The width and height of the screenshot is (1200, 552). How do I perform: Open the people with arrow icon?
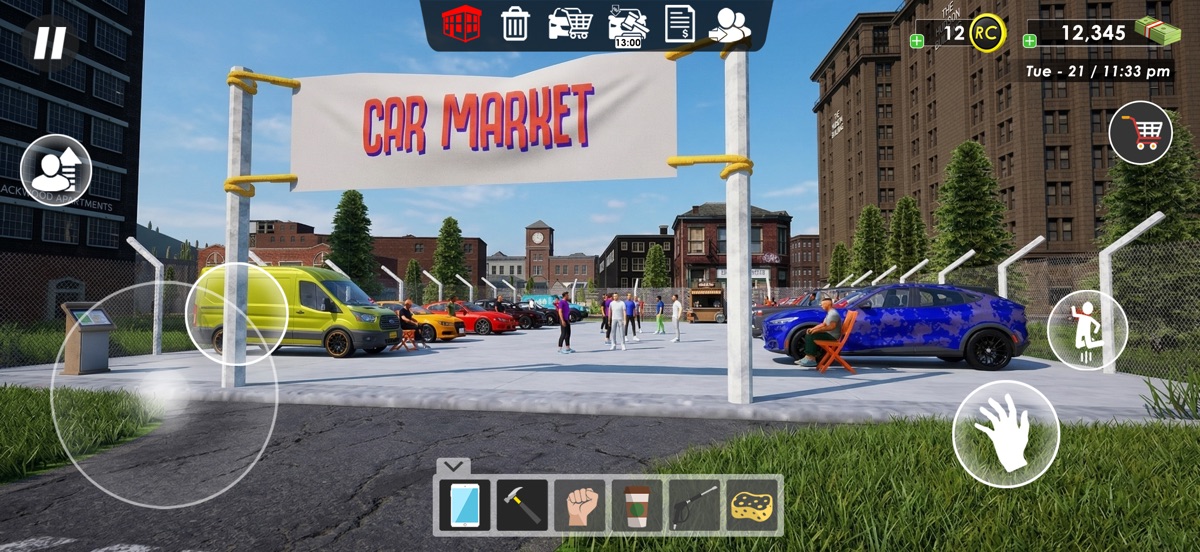click(x=730, y=24)
